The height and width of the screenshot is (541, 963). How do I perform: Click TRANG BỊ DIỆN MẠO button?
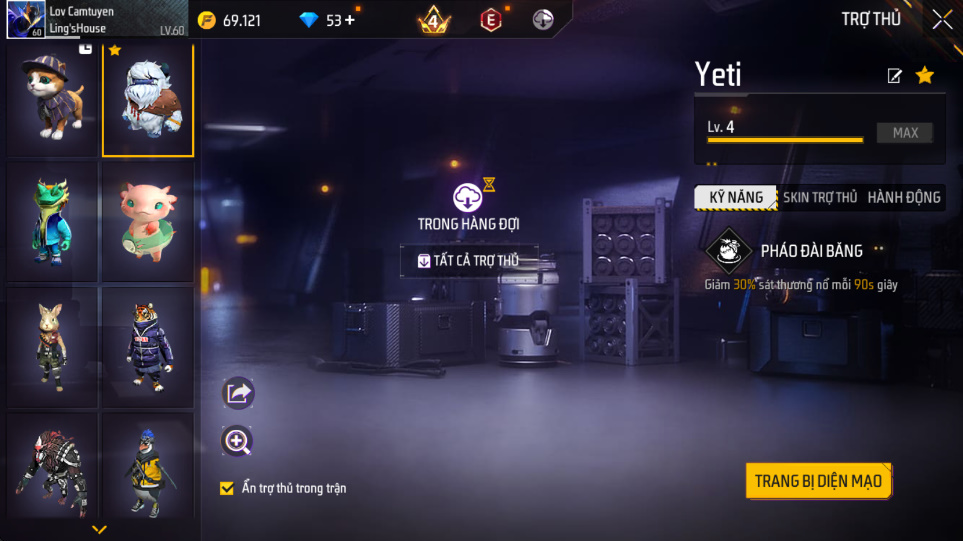click(817, 481)
